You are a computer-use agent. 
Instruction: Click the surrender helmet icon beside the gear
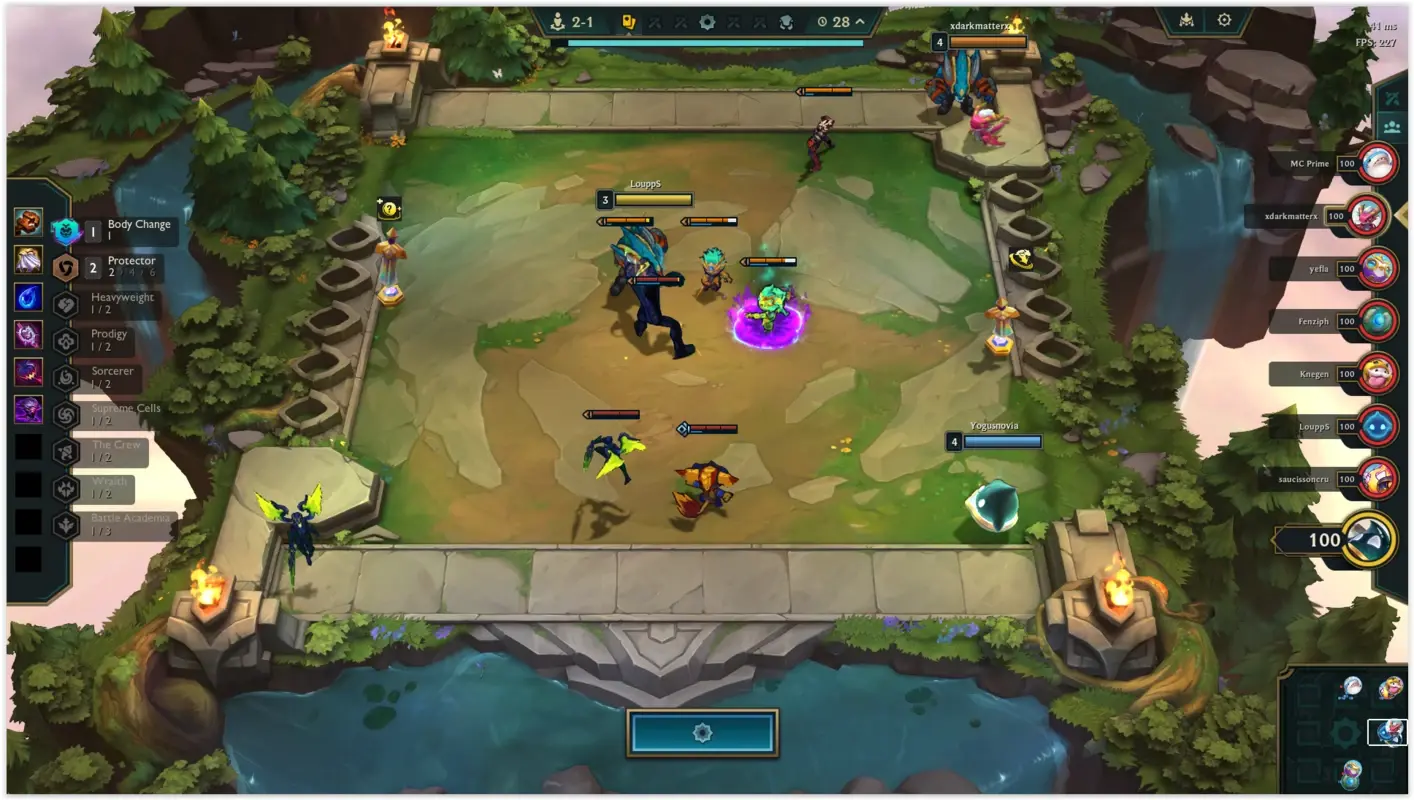1185,17
